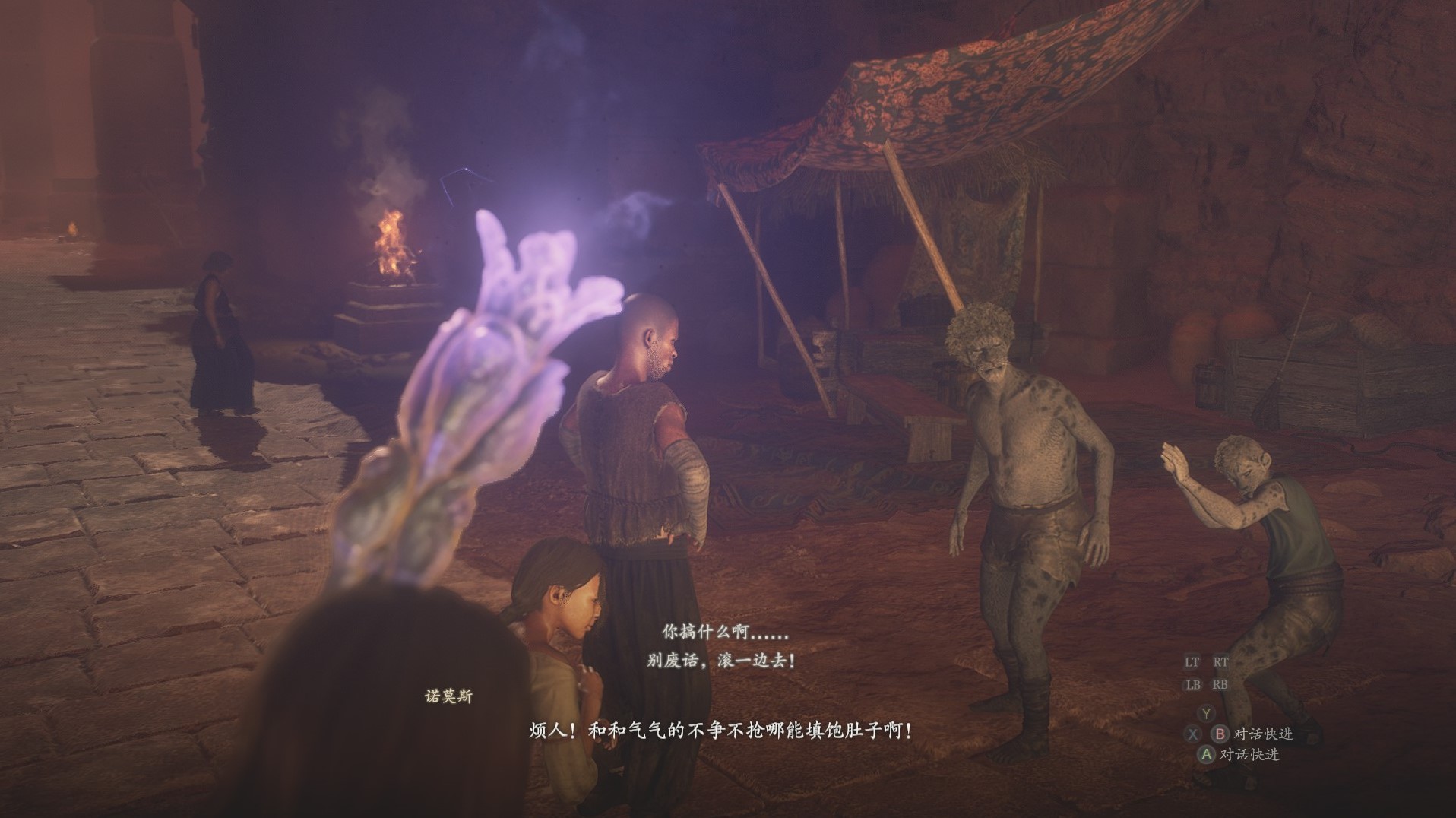Click the X button prompt icon
The height and width of the screenshot is (818, 1456).
click(1192, 734)
